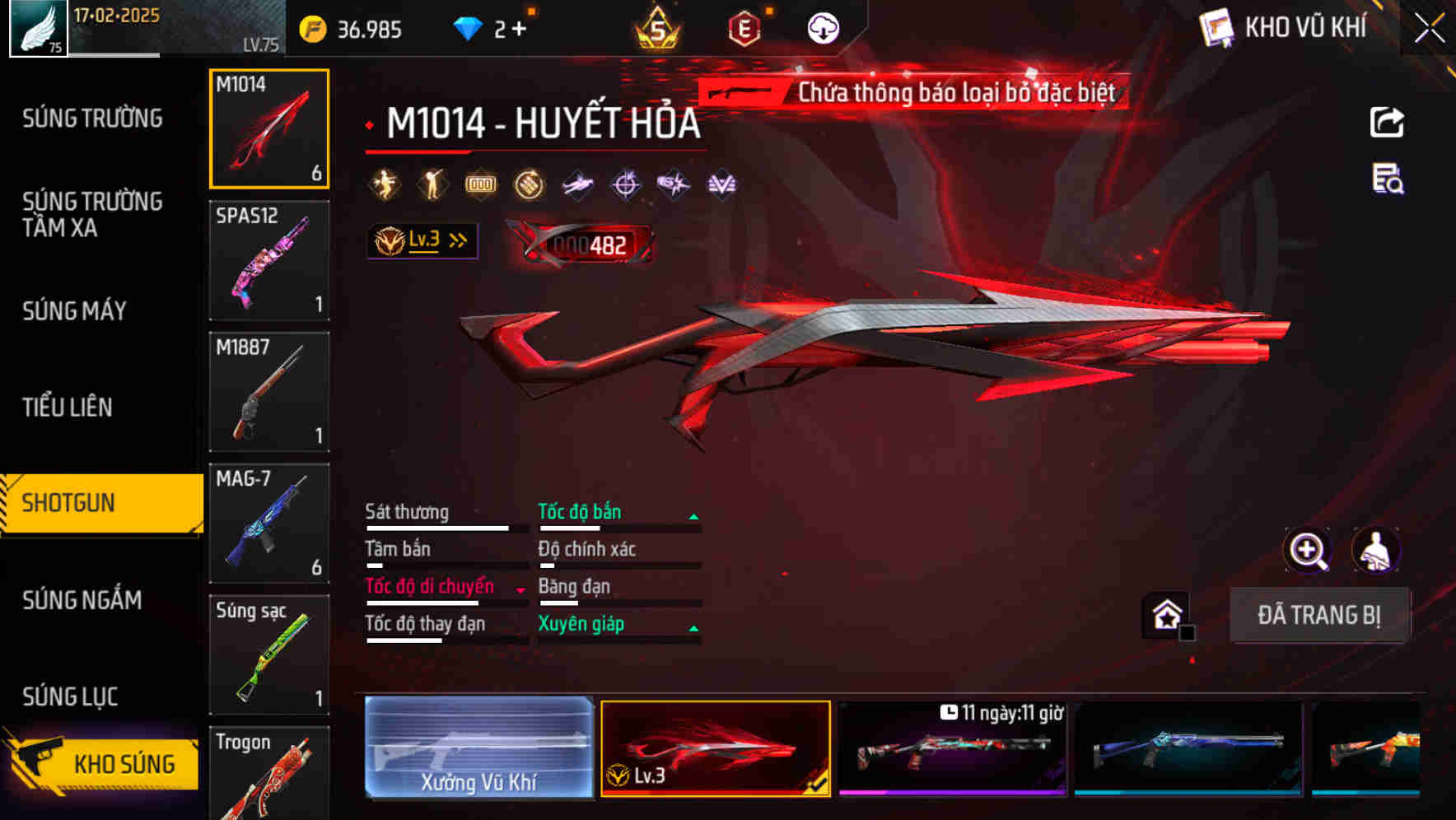Screen dimensions: 1456x820
Task: Select the SPAS12 weapon thumbnail
Action: pos(269,259)
